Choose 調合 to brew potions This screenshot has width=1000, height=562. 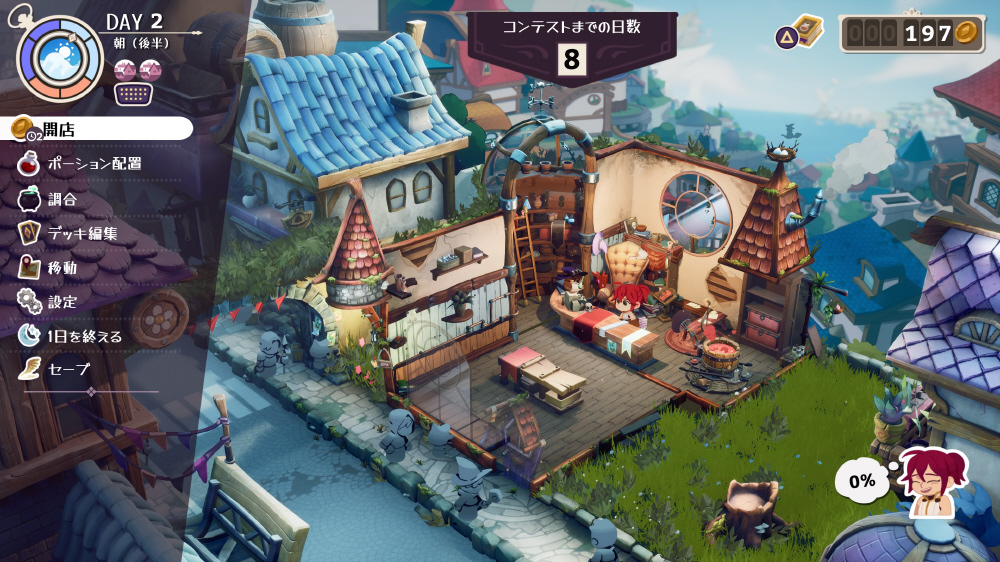point(62,199)
